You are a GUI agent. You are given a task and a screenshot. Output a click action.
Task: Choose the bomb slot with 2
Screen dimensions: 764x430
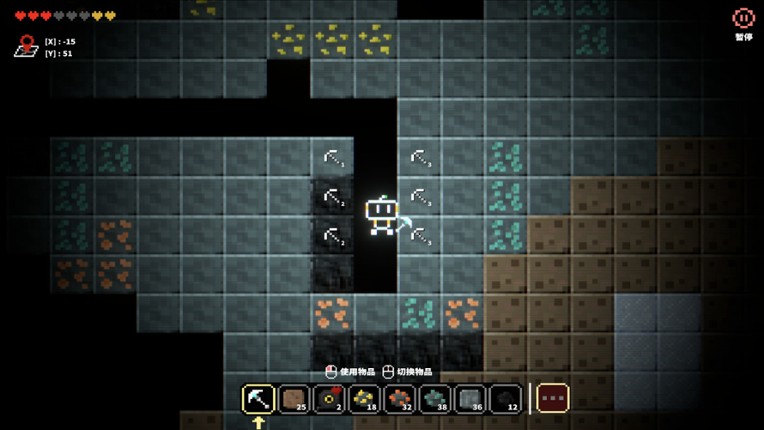click(330, 398)
